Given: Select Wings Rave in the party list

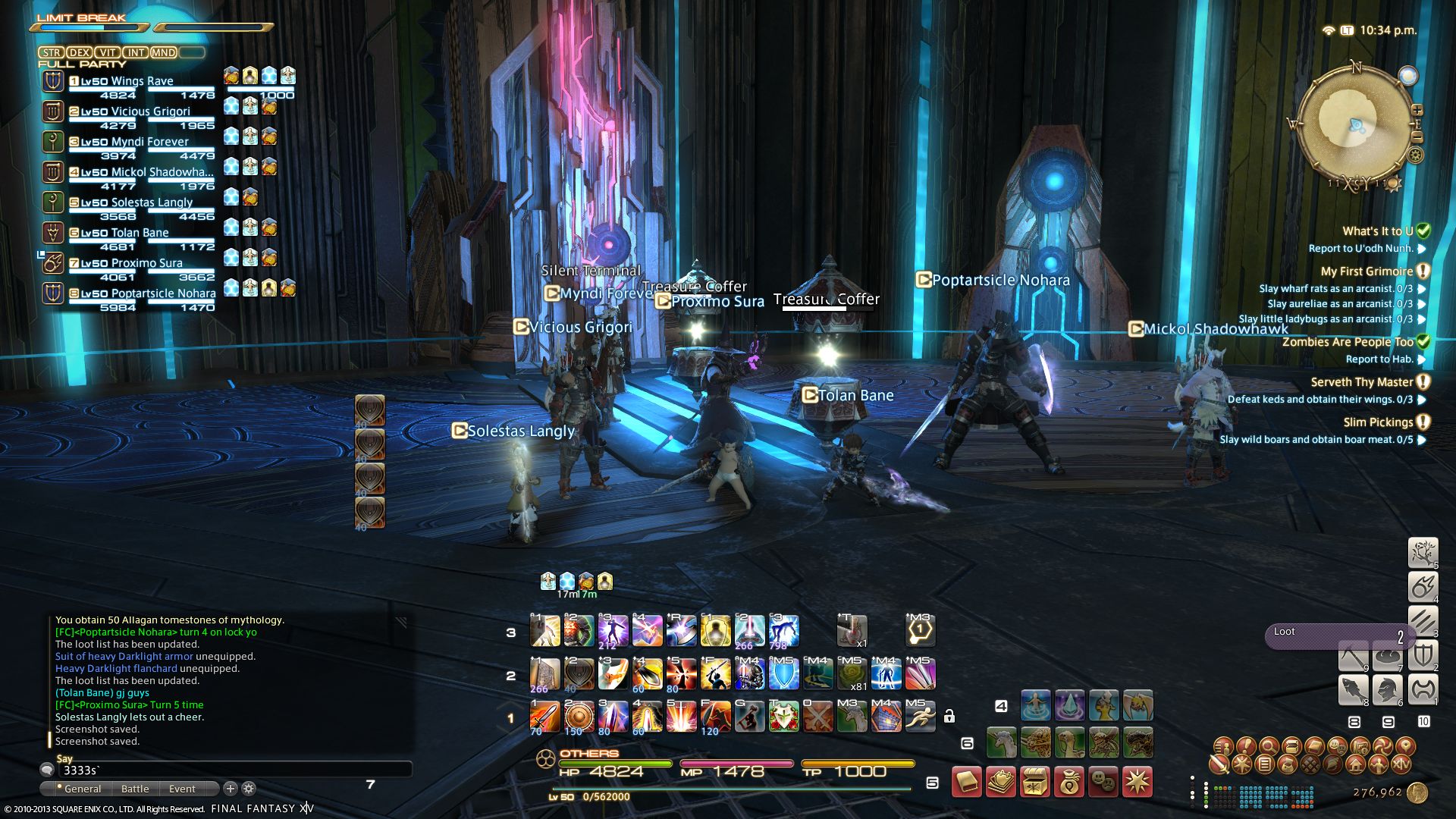Looking at the screenshot, I should (x=142, y=81).
